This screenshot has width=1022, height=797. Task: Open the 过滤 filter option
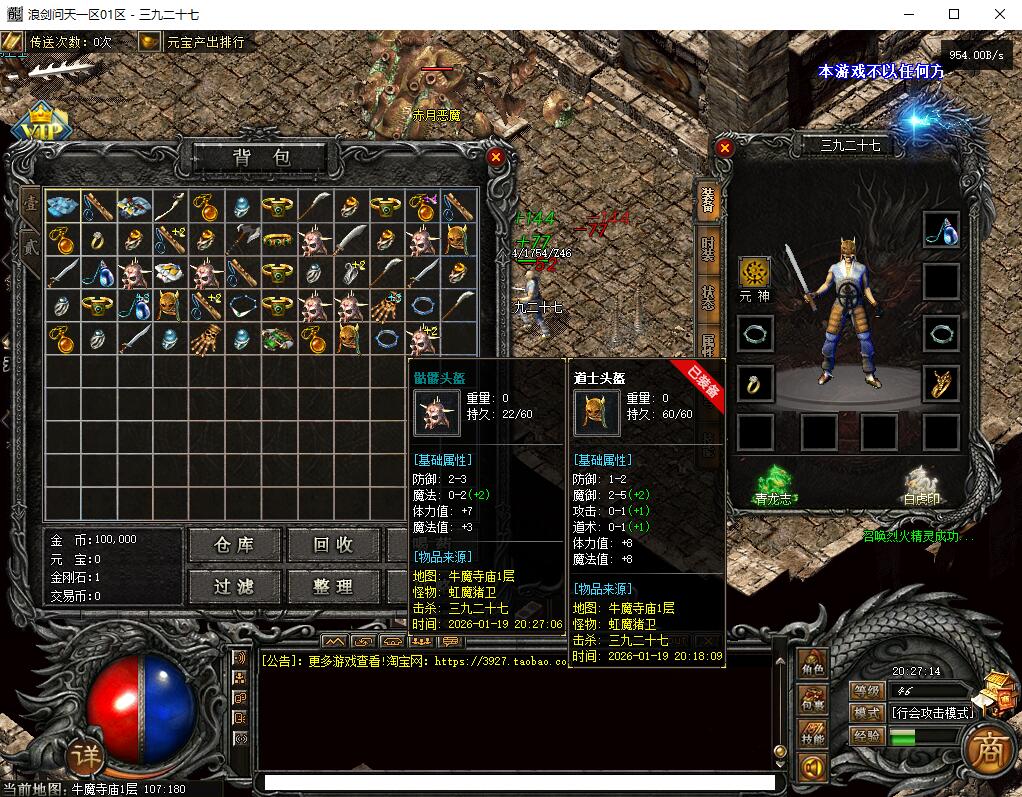click(234, 586)
